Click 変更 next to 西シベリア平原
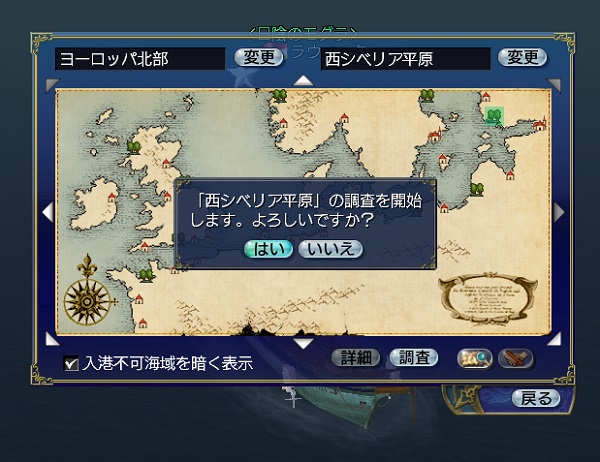The width and height of the screenshot is (600, 462). (x=524, y=57)
